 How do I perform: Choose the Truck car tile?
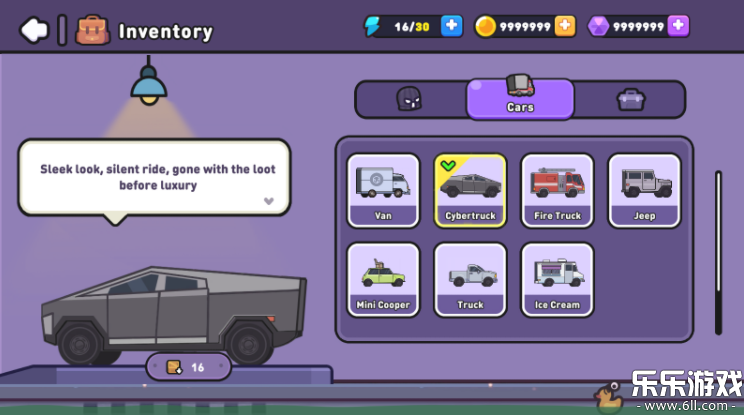470,279
